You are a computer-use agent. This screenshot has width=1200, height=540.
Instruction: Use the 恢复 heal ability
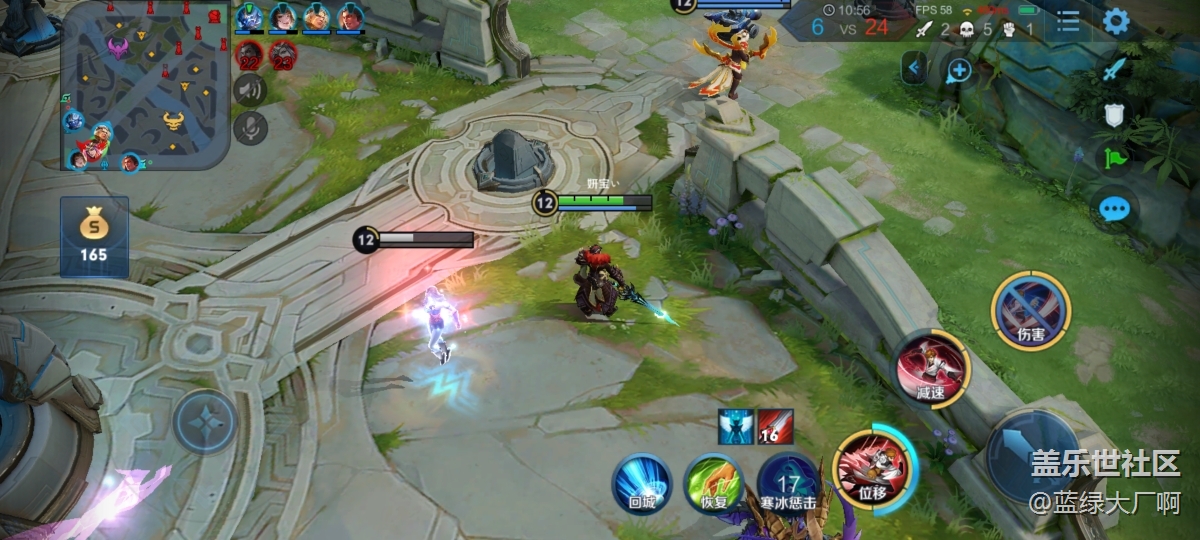[713, 483]
